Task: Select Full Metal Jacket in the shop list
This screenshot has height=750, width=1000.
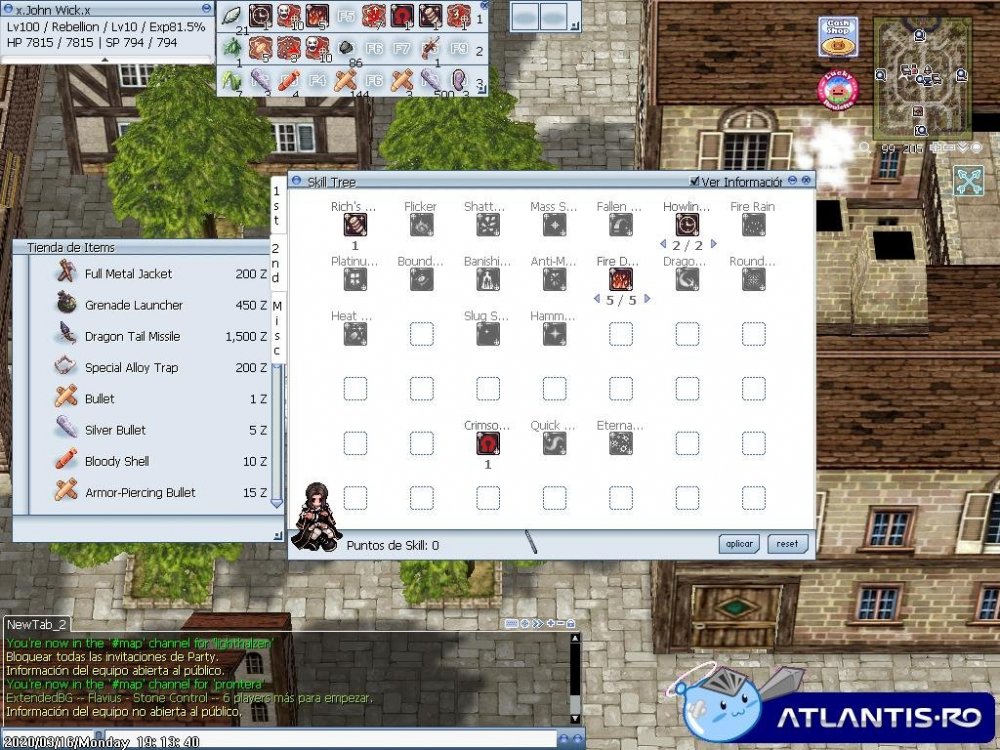Action: tap(128, 274)
